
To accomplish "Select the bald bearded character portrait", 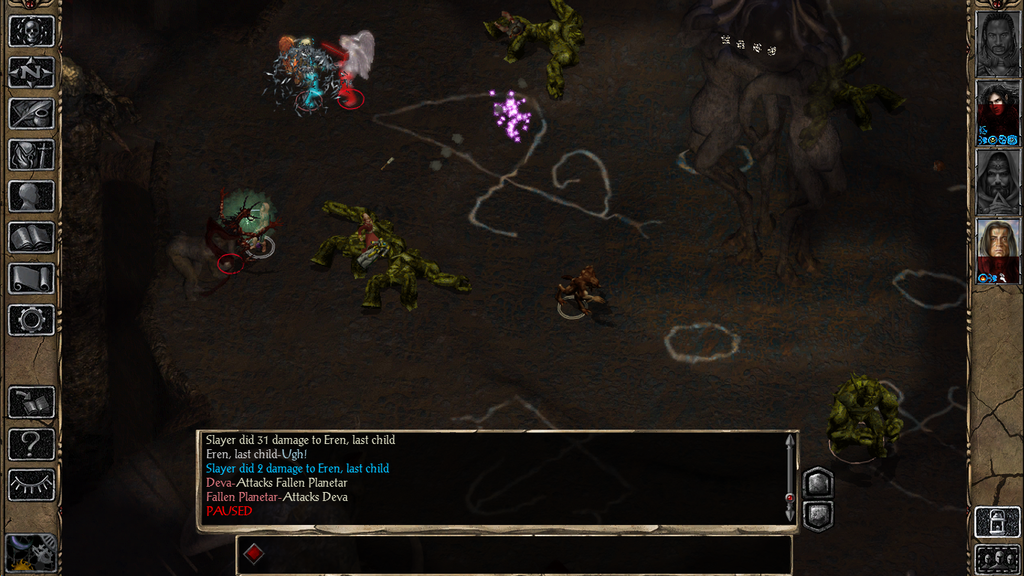I will pyautogui.click(x=997, y=41).
